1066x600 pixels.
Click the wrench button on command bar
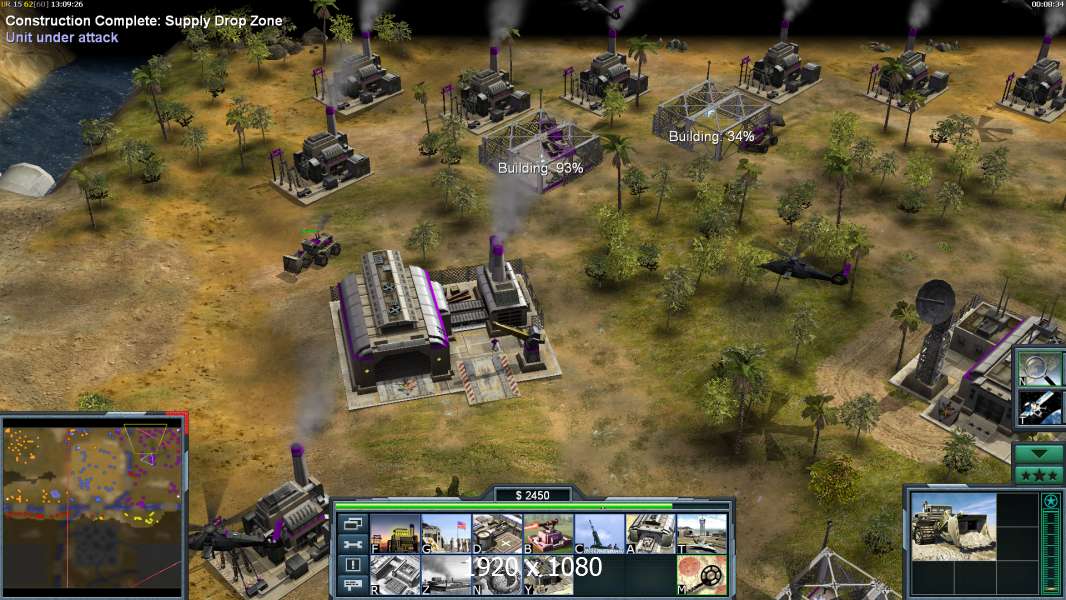pos(352,544)
